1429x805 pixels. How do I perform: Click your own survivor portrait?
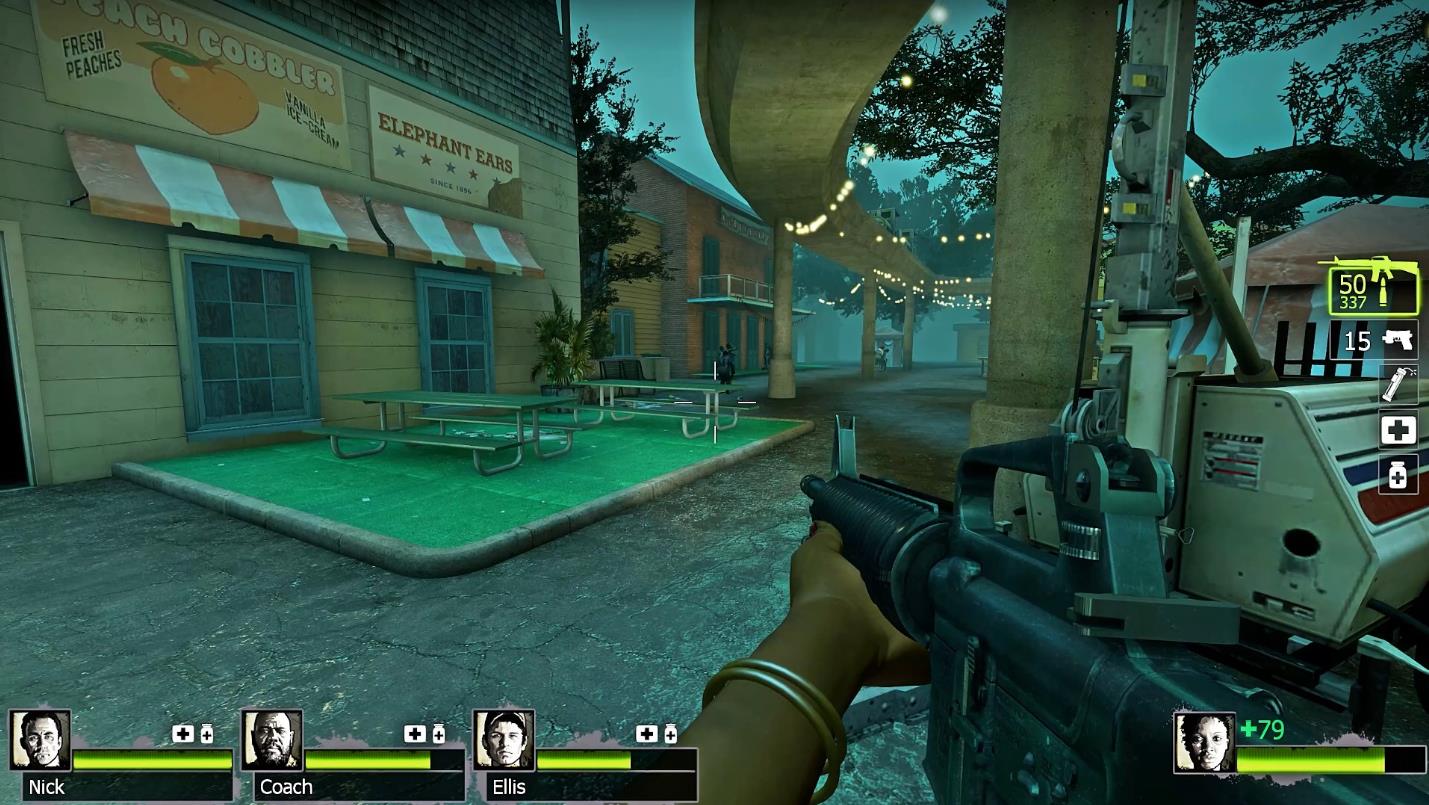(x=1204, y=743)
